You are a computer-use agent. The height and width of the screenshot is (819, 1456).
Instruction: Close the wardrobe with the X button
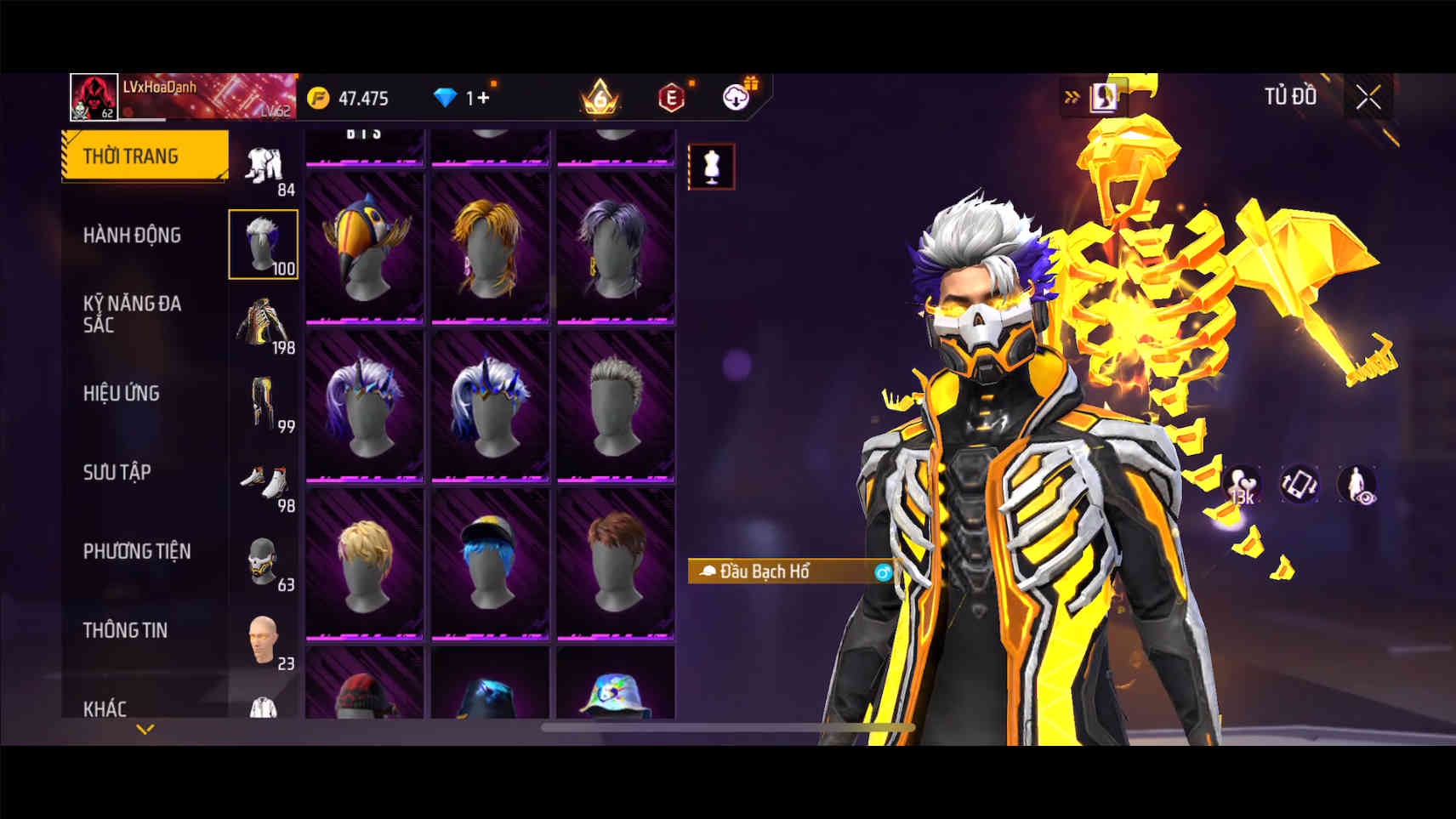[x=1368, y=98]
